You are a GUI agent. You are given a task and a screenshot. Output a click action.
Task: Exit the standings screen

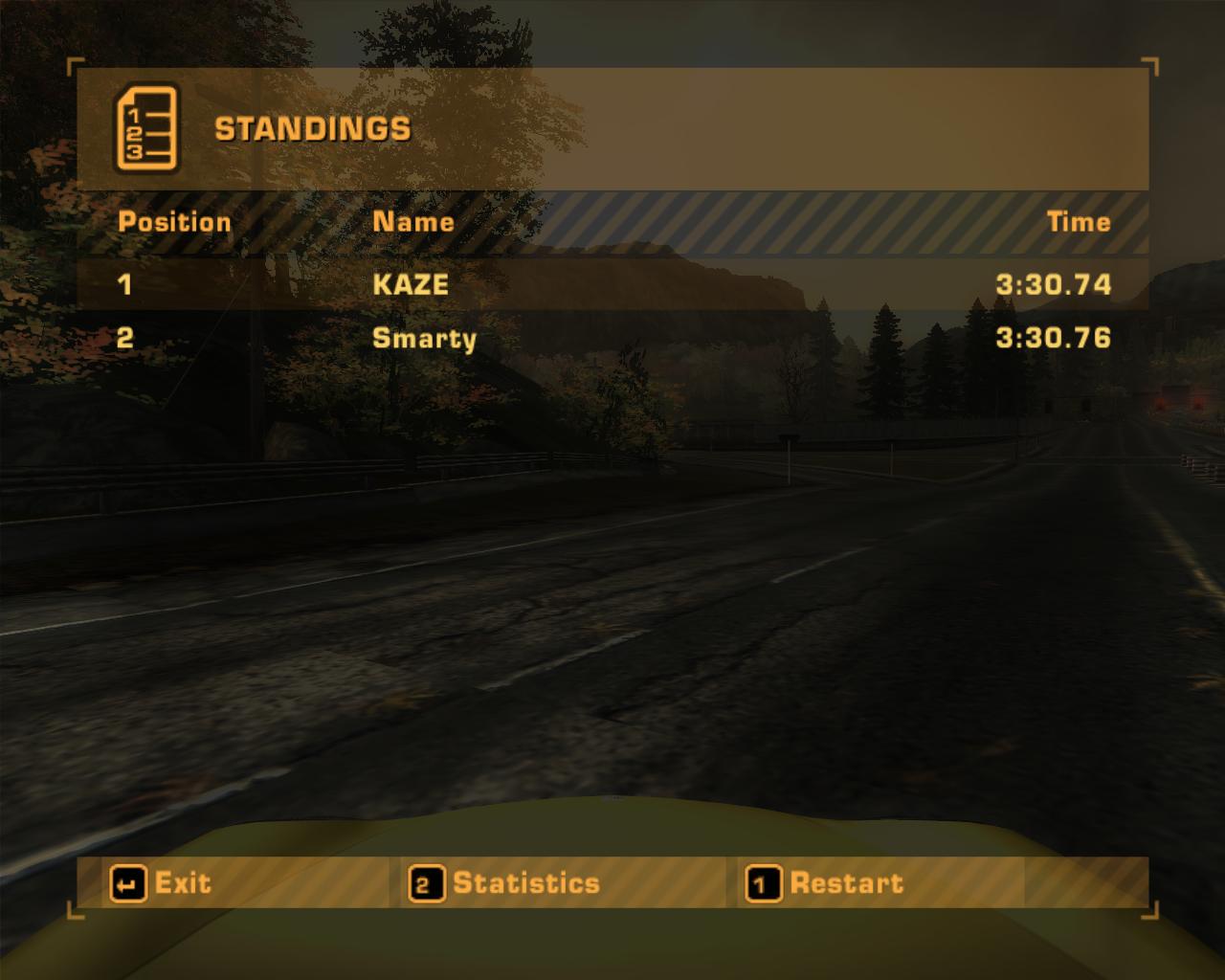161,883
